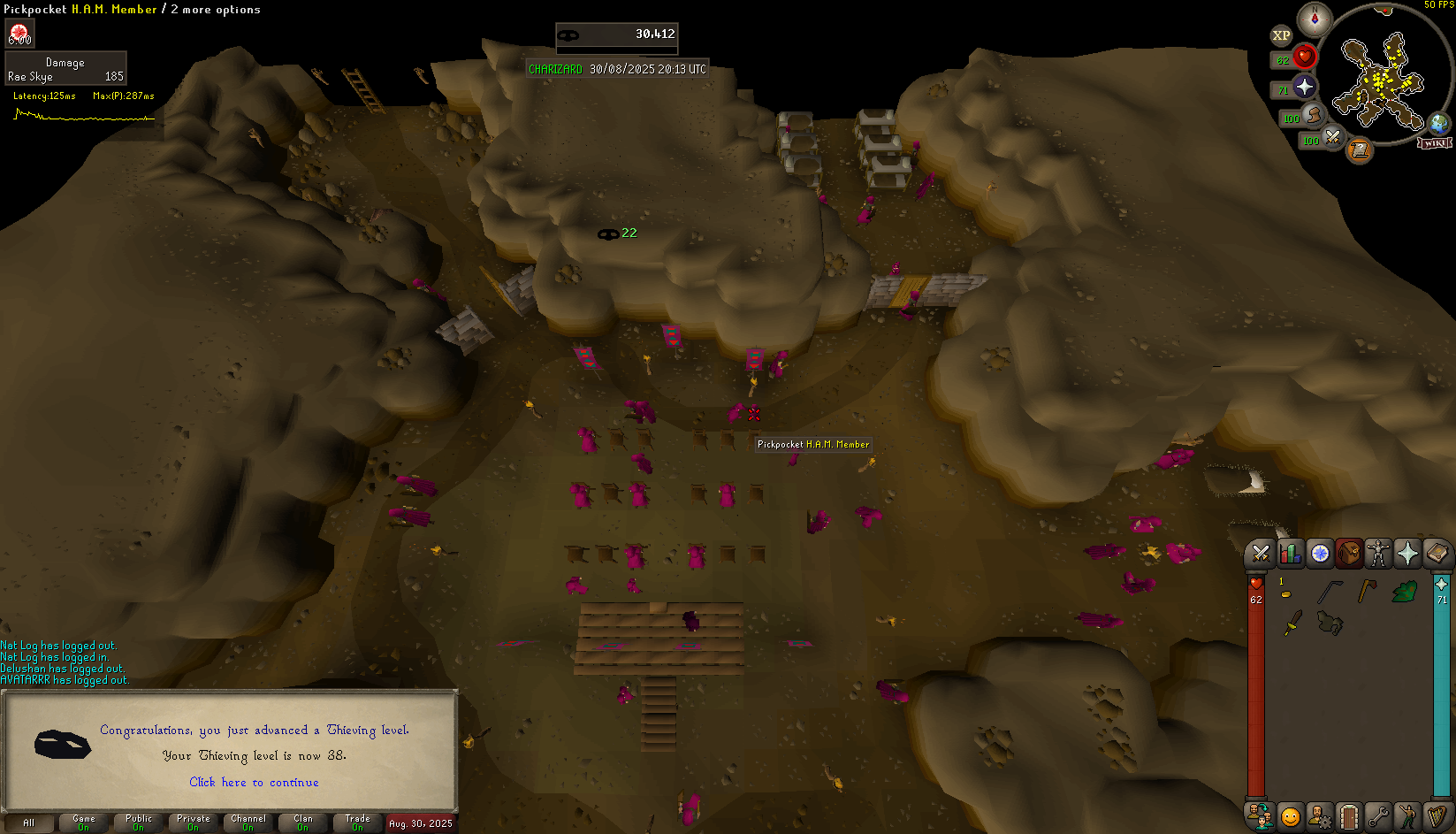Select the axe in the inventory
1456x834 pixels.
[x=1367, y=591]
